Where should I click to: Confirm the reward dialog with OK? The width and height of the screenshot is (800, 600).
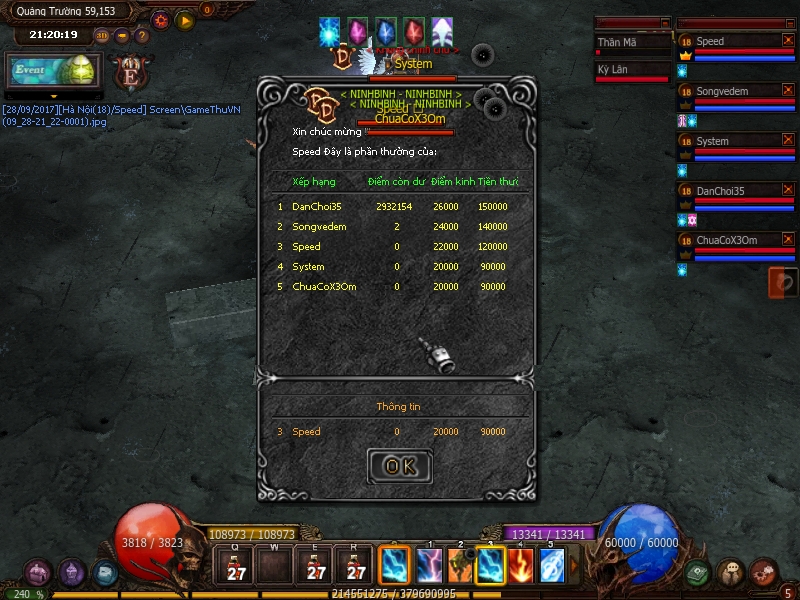[400, 466]
